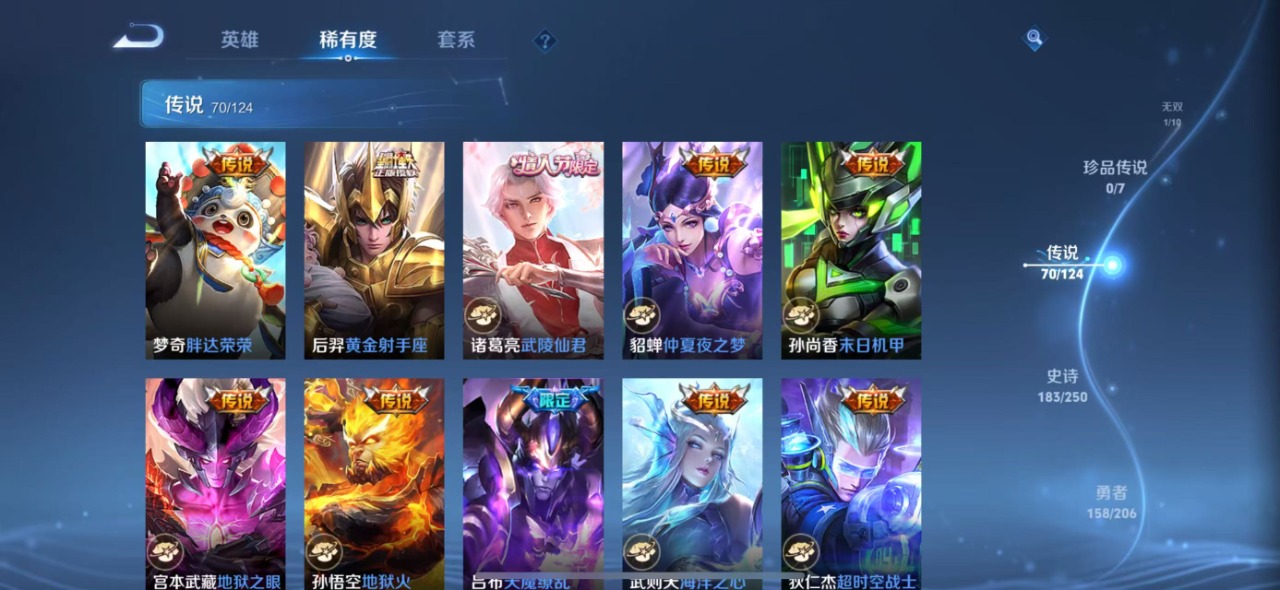This screenshot has width=1280, height=590.
Task: Select the 宫本武藏 地狱之眼 skin card
Action: pyautogui.click(x=215, y=480)
